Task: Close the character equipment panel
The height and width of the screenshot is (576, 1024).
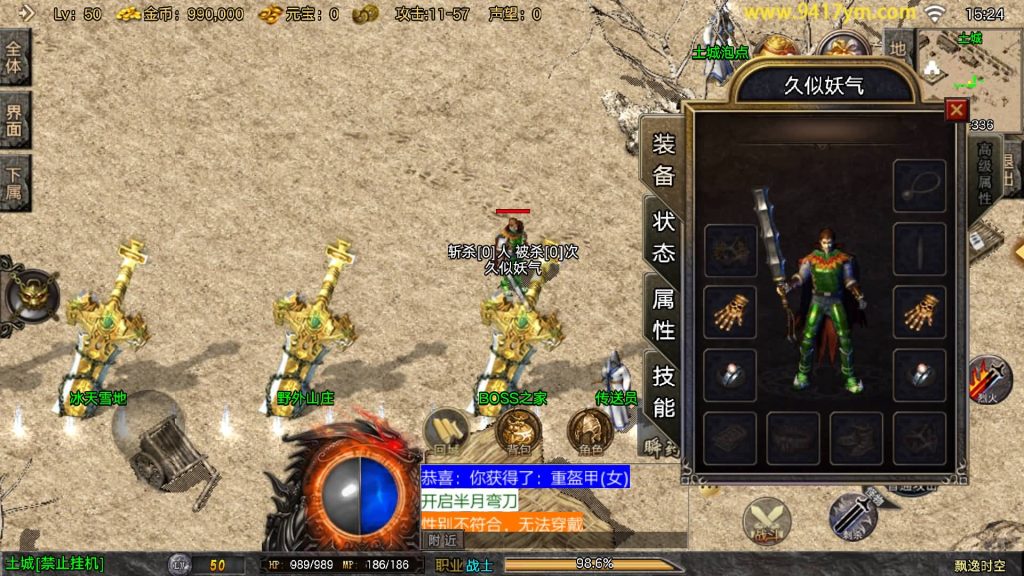Action: (957, 109)
